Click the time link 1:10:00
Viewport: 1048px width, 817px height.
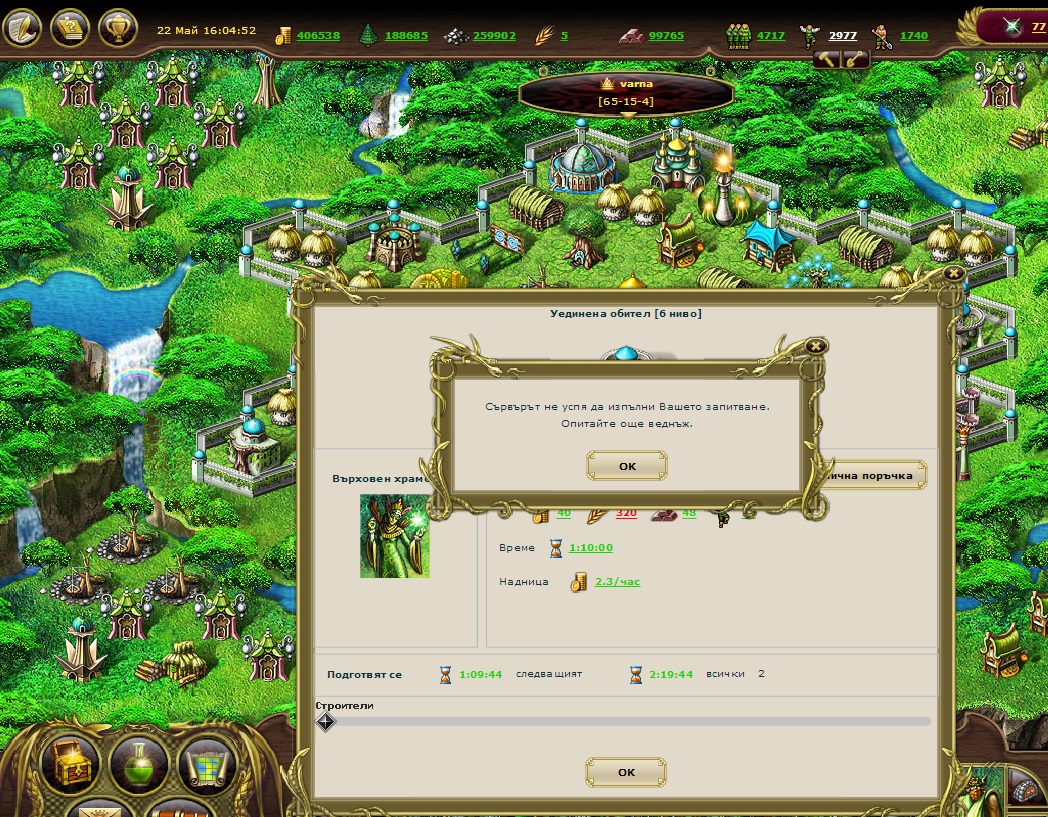tap(590, 548)
